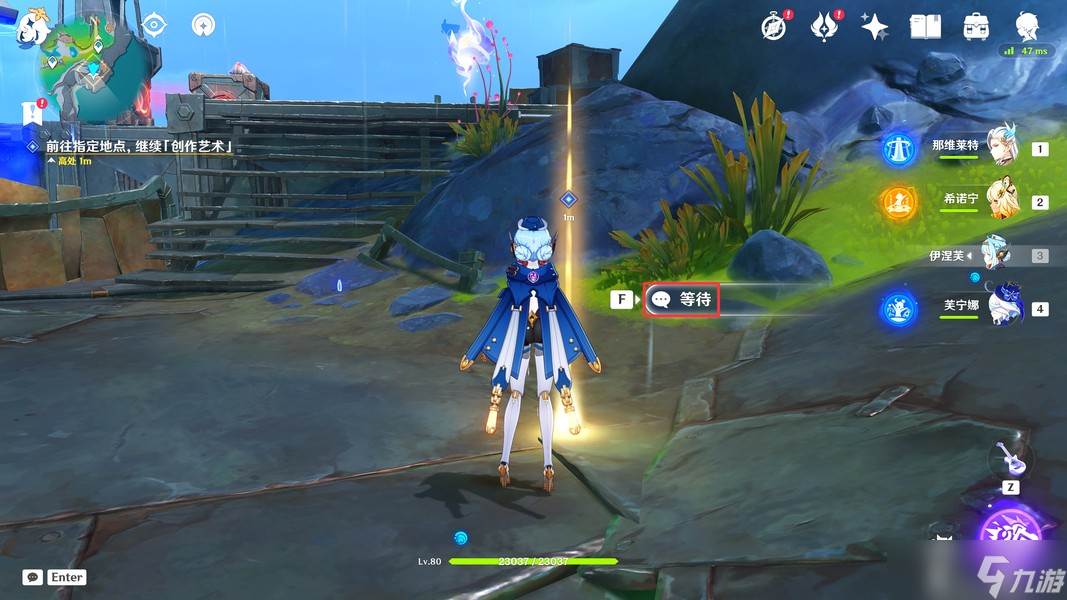Open the winged battle pass icon
This screenshot has width=1067, height=600.
click(824, 27)
